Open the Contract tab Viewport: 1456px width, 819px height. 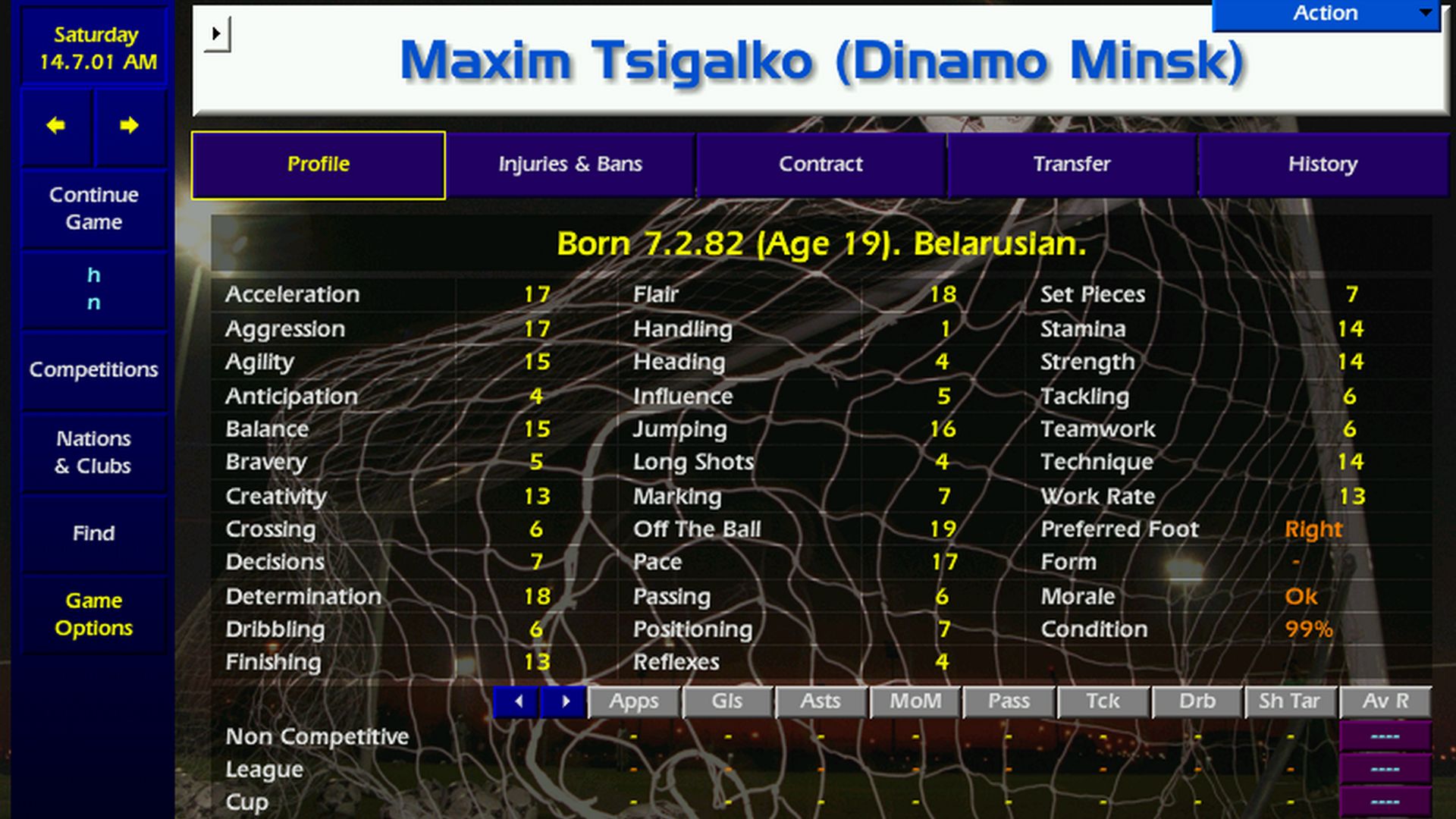point(821,163)
